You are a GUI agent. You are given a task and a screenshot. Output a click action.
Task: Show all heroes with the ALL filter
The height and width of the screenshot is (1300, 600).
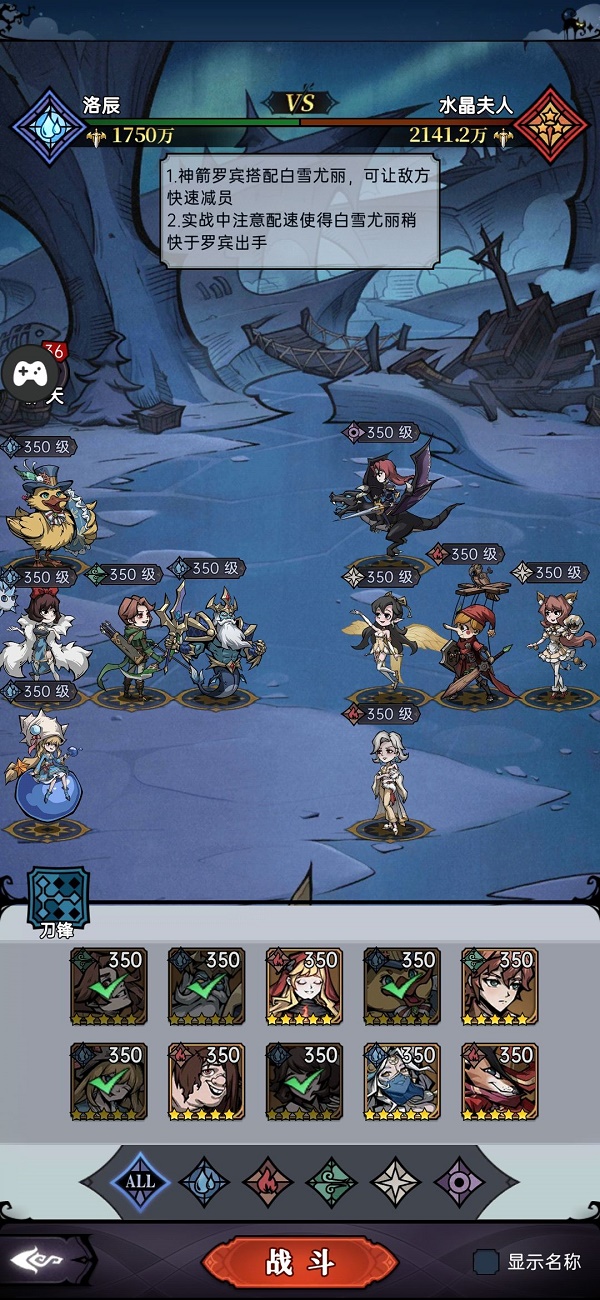[140, 1181]
